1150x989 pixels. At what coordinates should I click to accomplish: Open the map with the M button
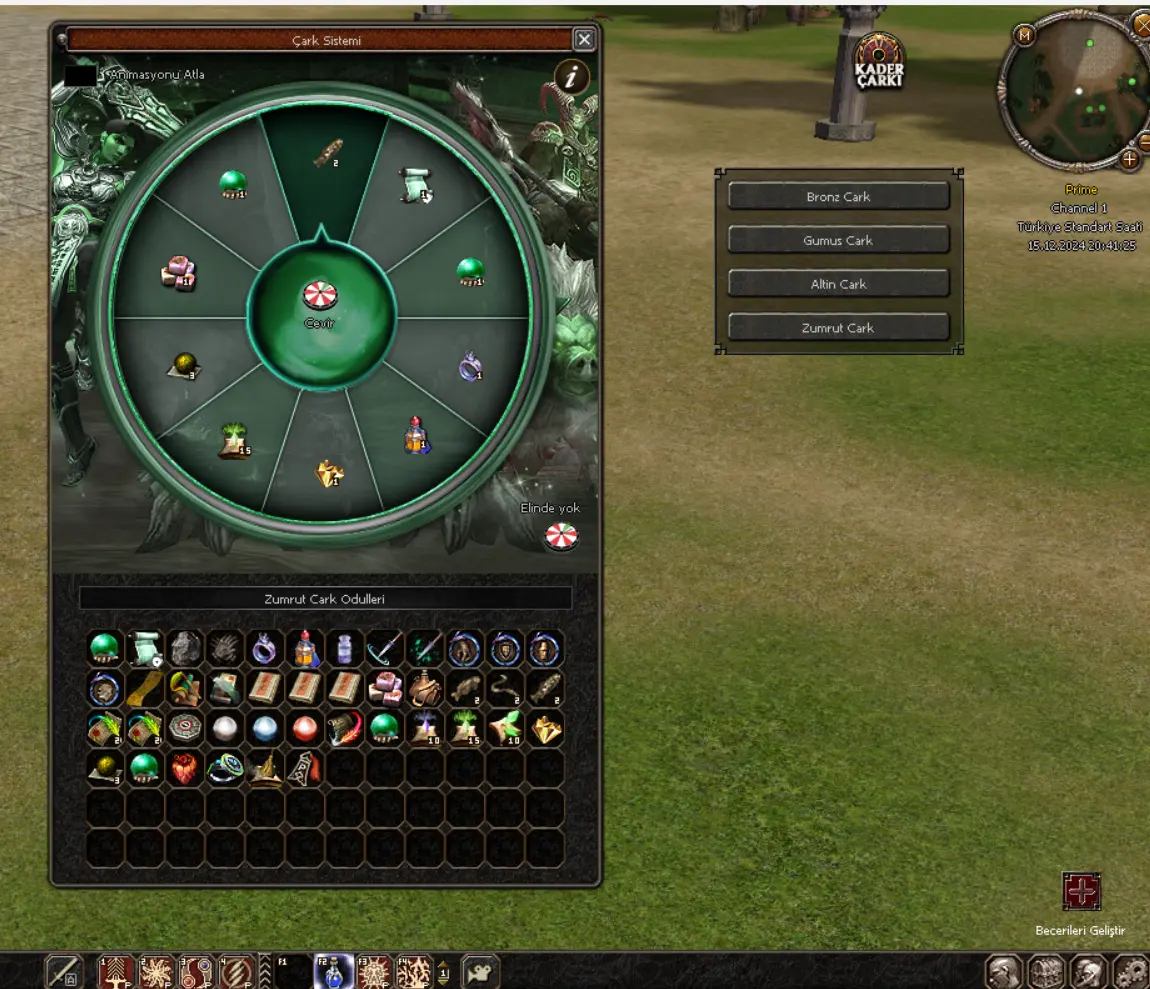pos(1024,36)
